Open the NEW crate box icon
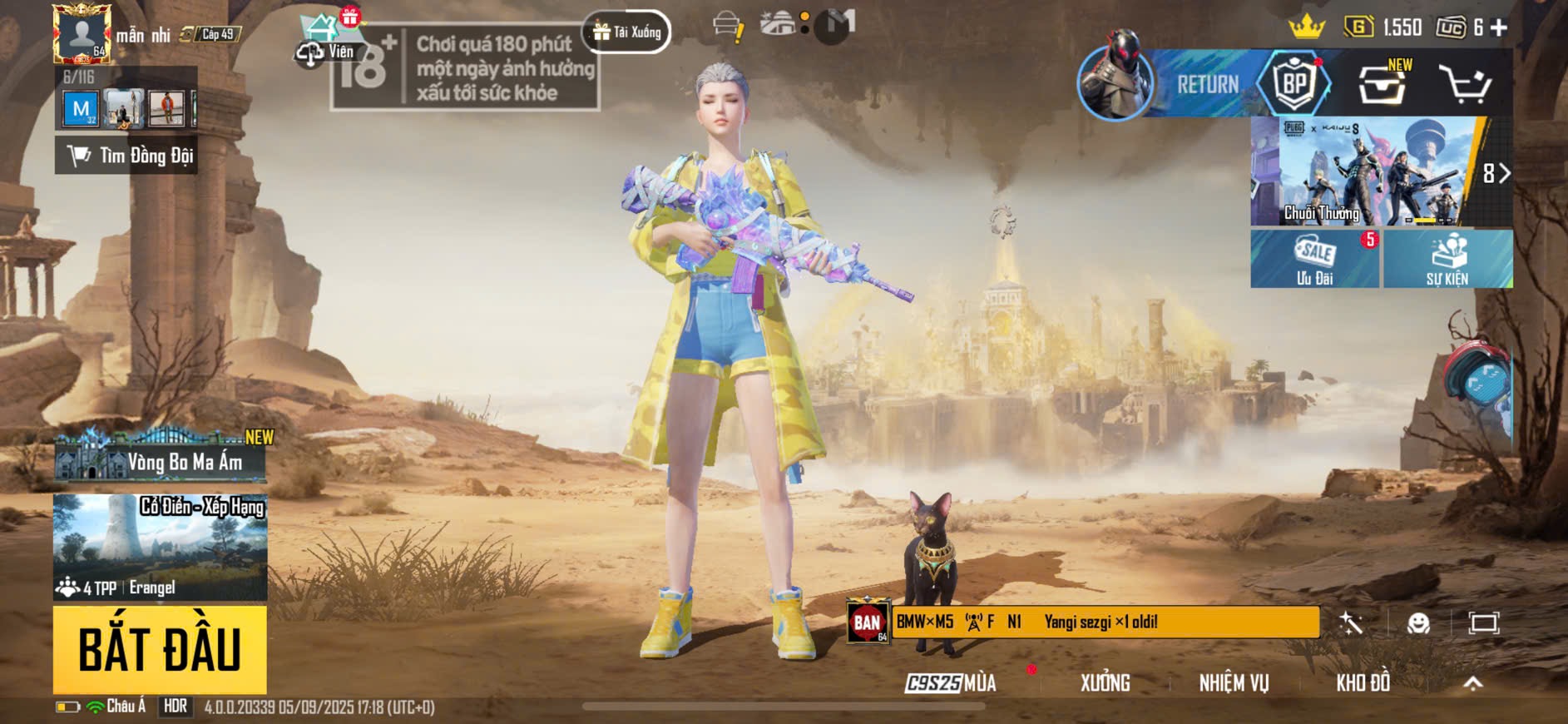 (1382, 84)
